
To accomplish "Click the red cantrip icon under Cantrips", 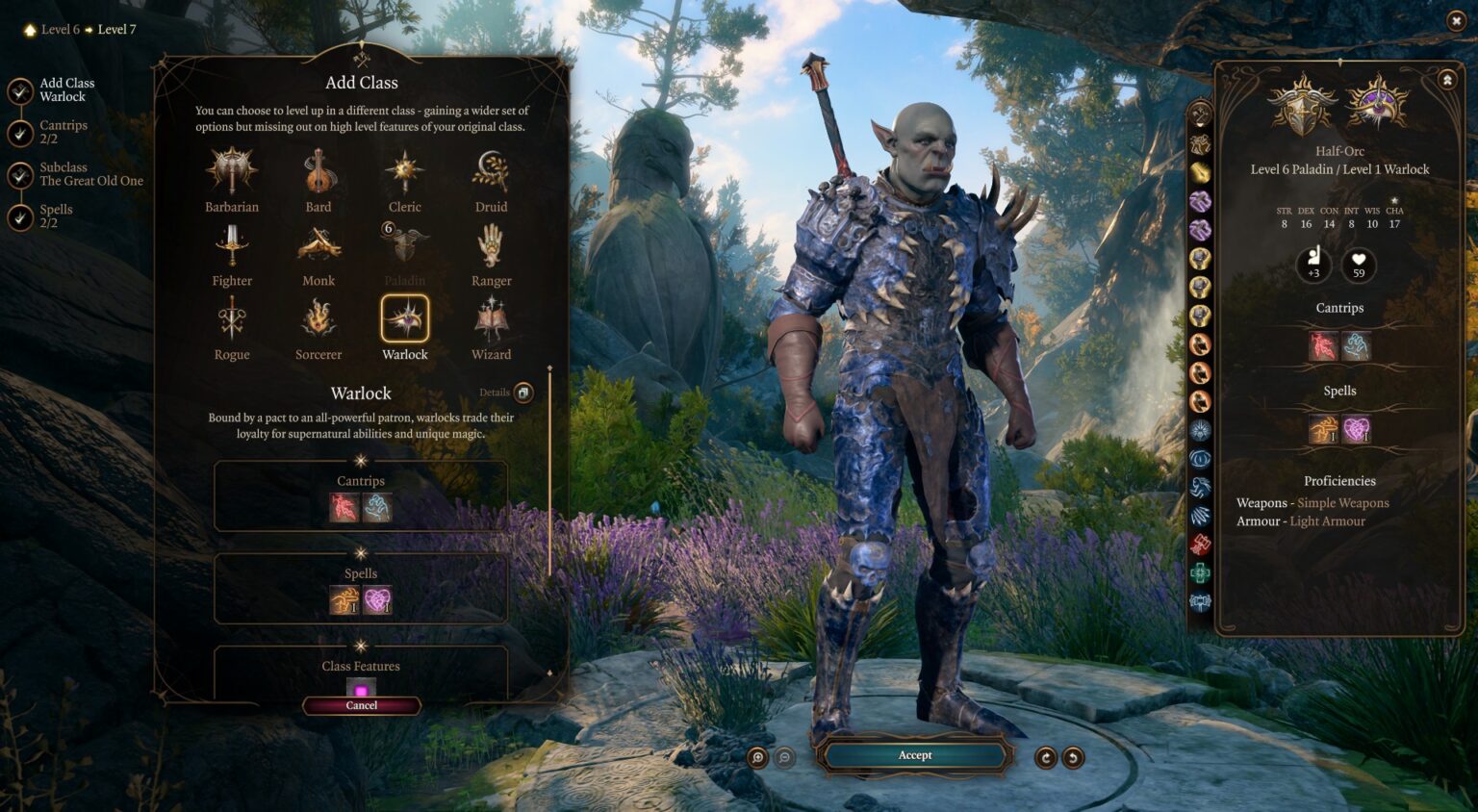I will tap(346, 507).
